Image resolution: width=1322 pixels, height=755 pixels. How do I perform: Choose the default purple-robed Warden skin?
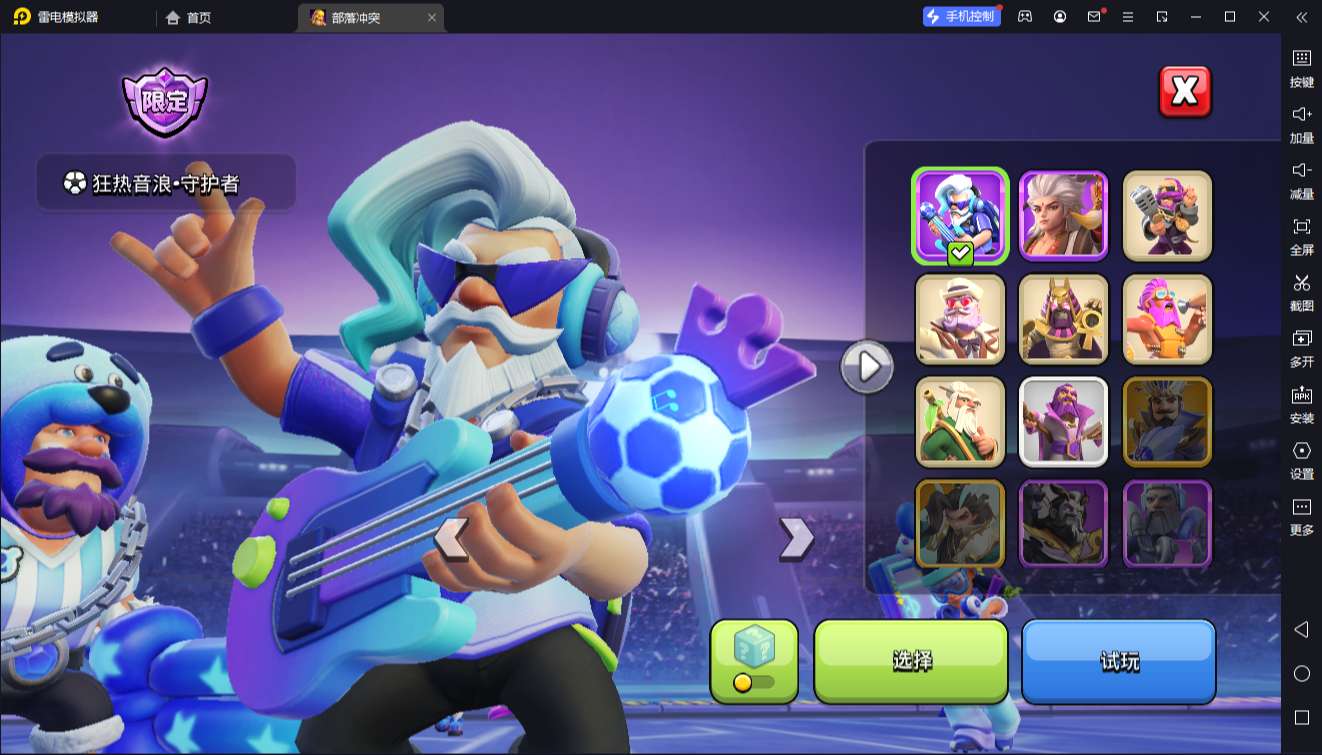tap(1063, 422)
